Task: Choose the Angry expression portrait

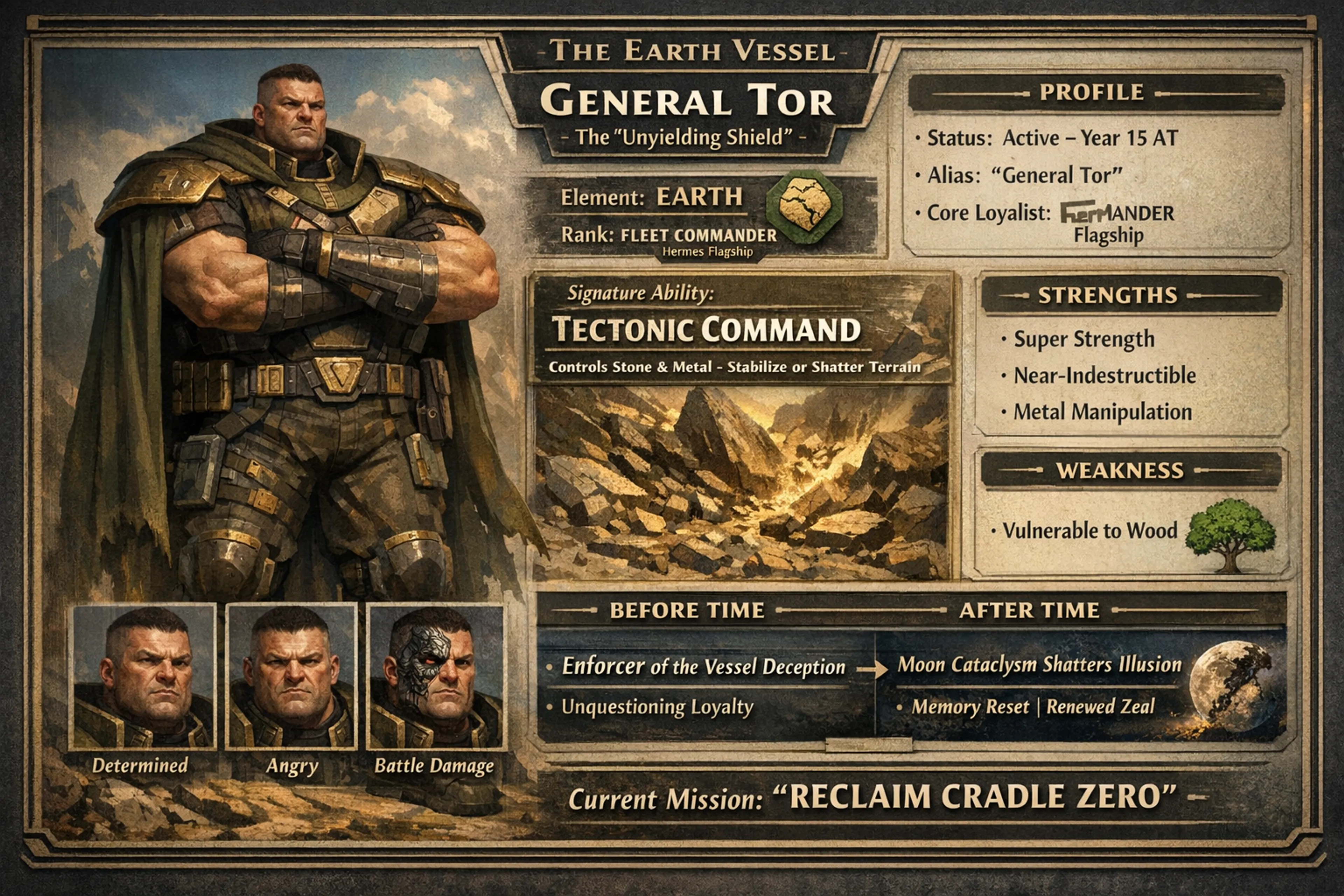Action: 292,677
